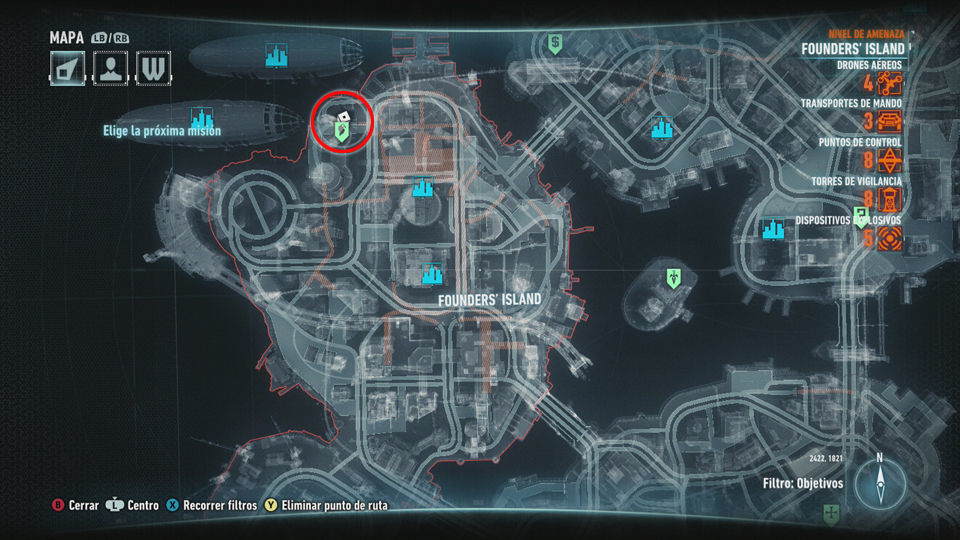
Task: Choose the Puntos de Control icon
Action: [x=890, y=161]
